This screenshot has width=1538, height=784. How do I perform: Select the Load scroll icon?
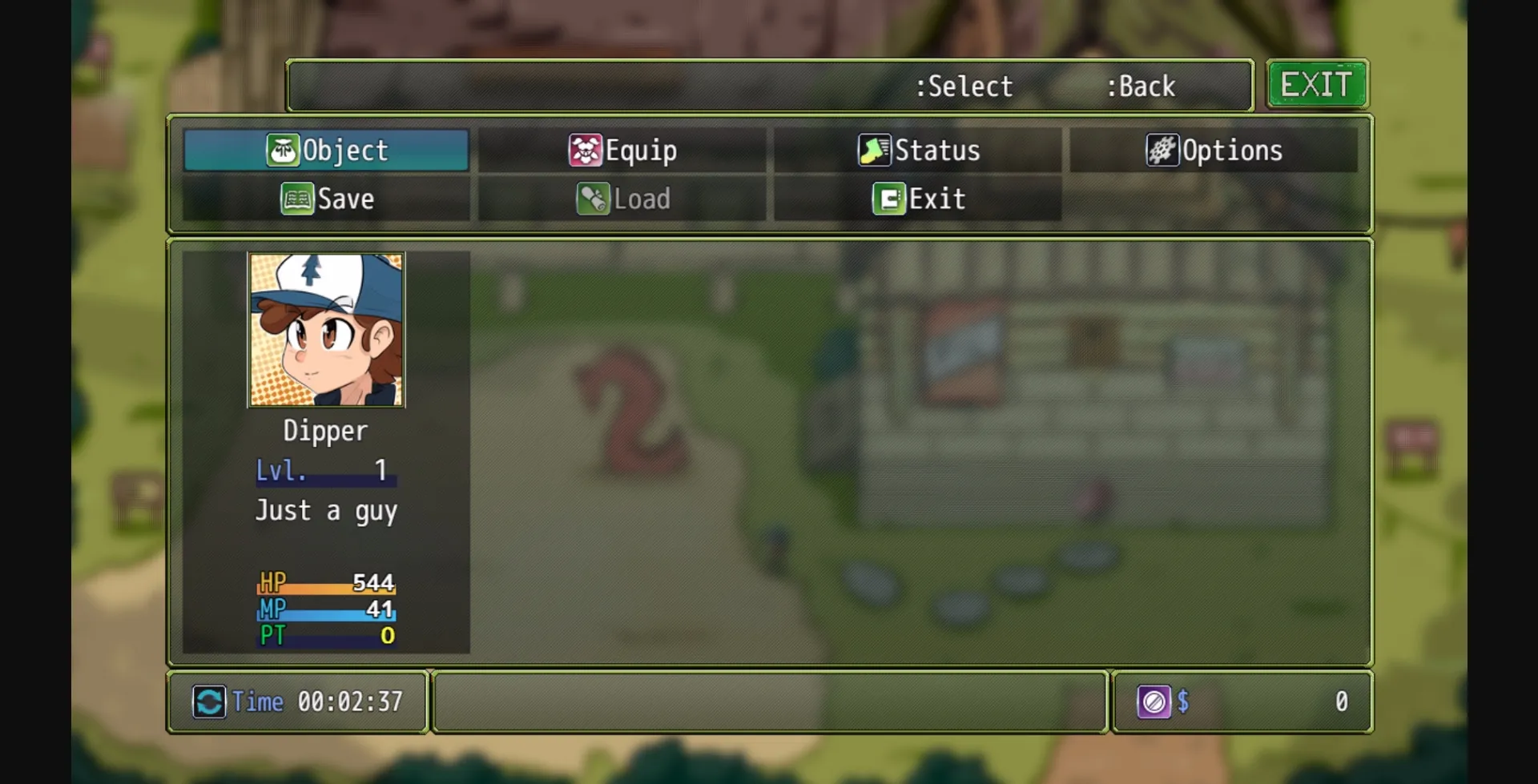[x=594, y=199]
